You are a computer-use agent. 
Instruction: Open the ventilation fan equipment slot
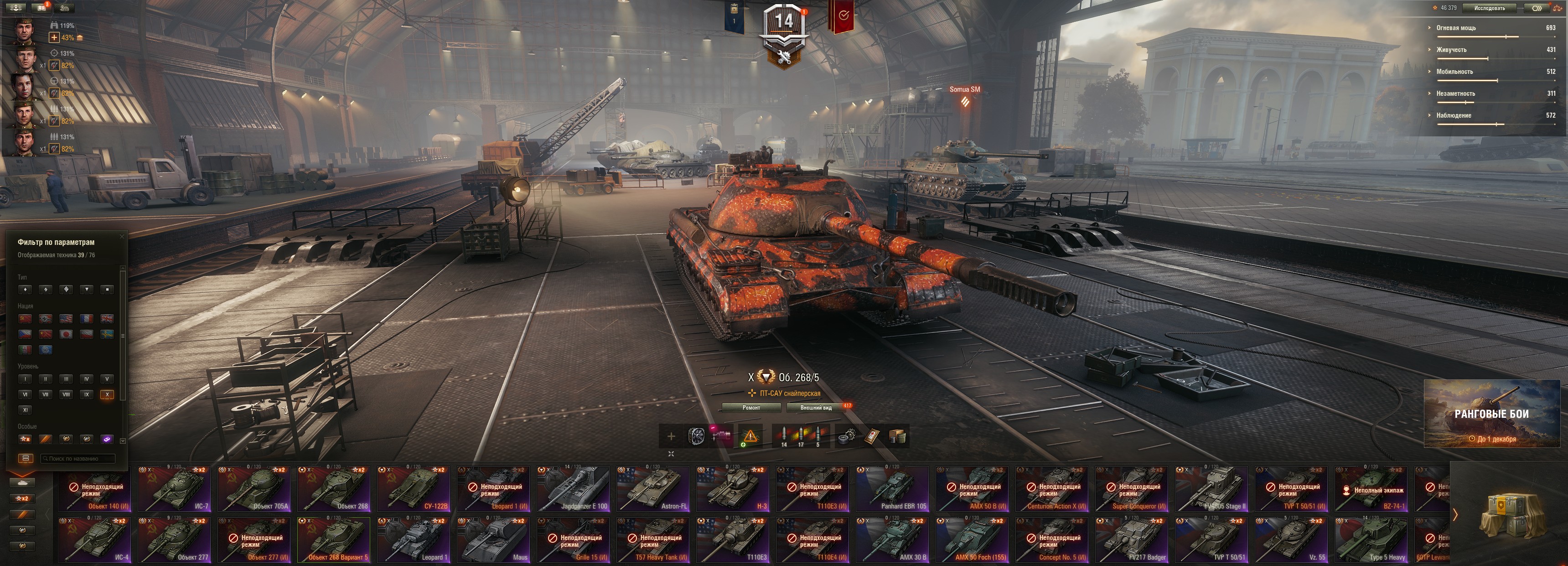[696, 436]
